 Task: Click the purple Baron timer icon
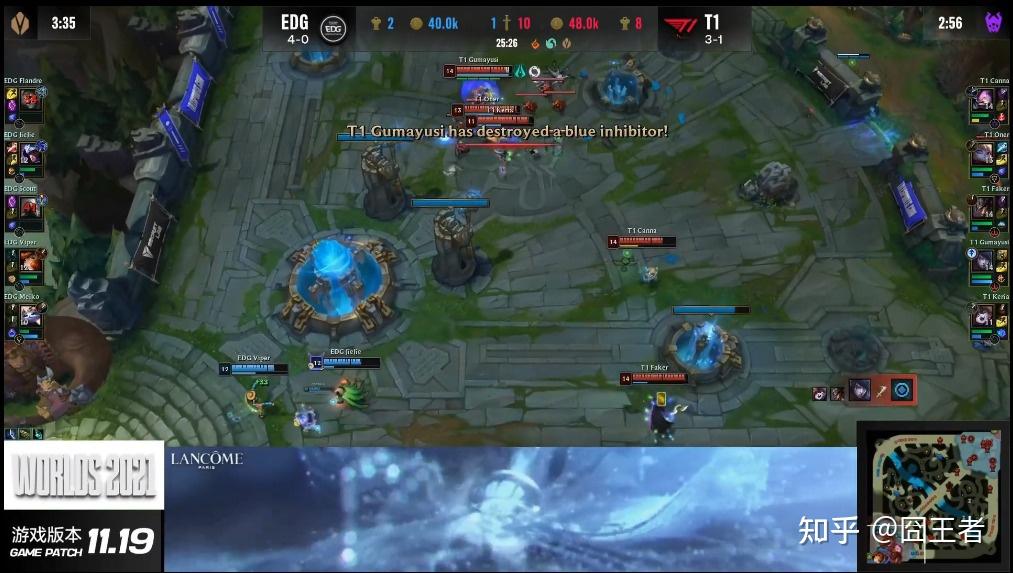[x=994, y=22]
